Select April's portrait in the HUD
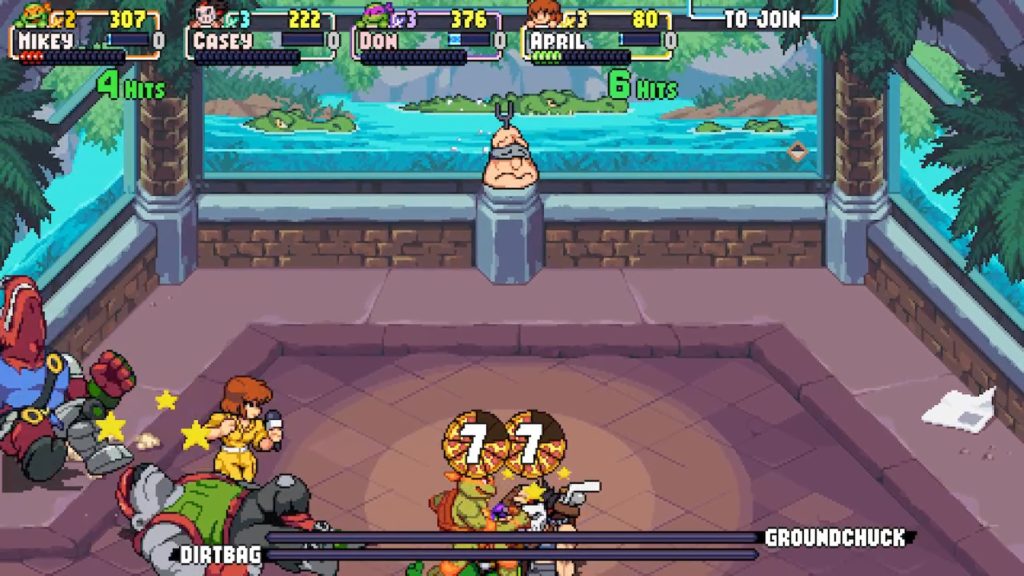 (544, 14)
